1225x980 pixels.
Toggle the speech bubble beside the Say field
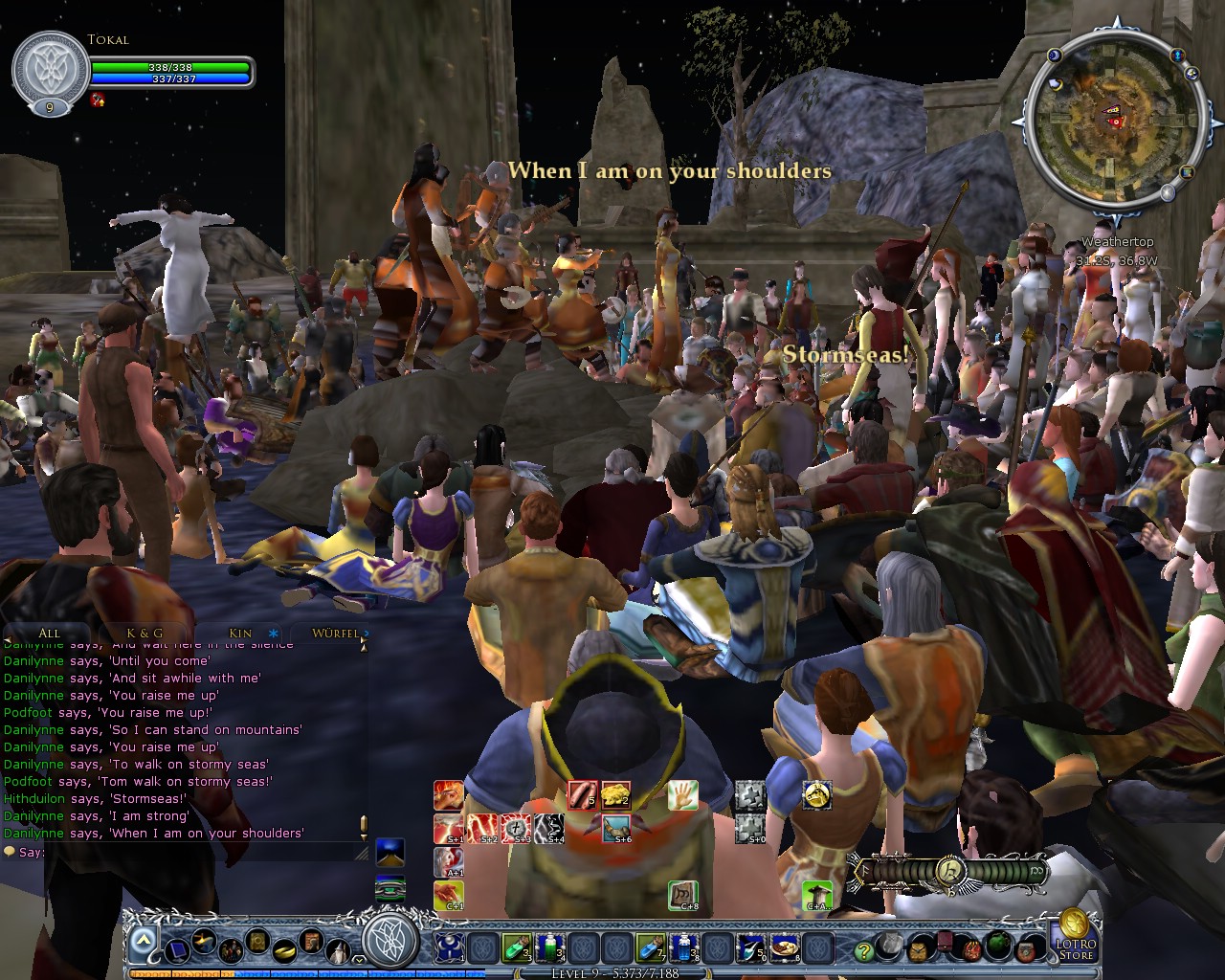(x=9, y=852)
